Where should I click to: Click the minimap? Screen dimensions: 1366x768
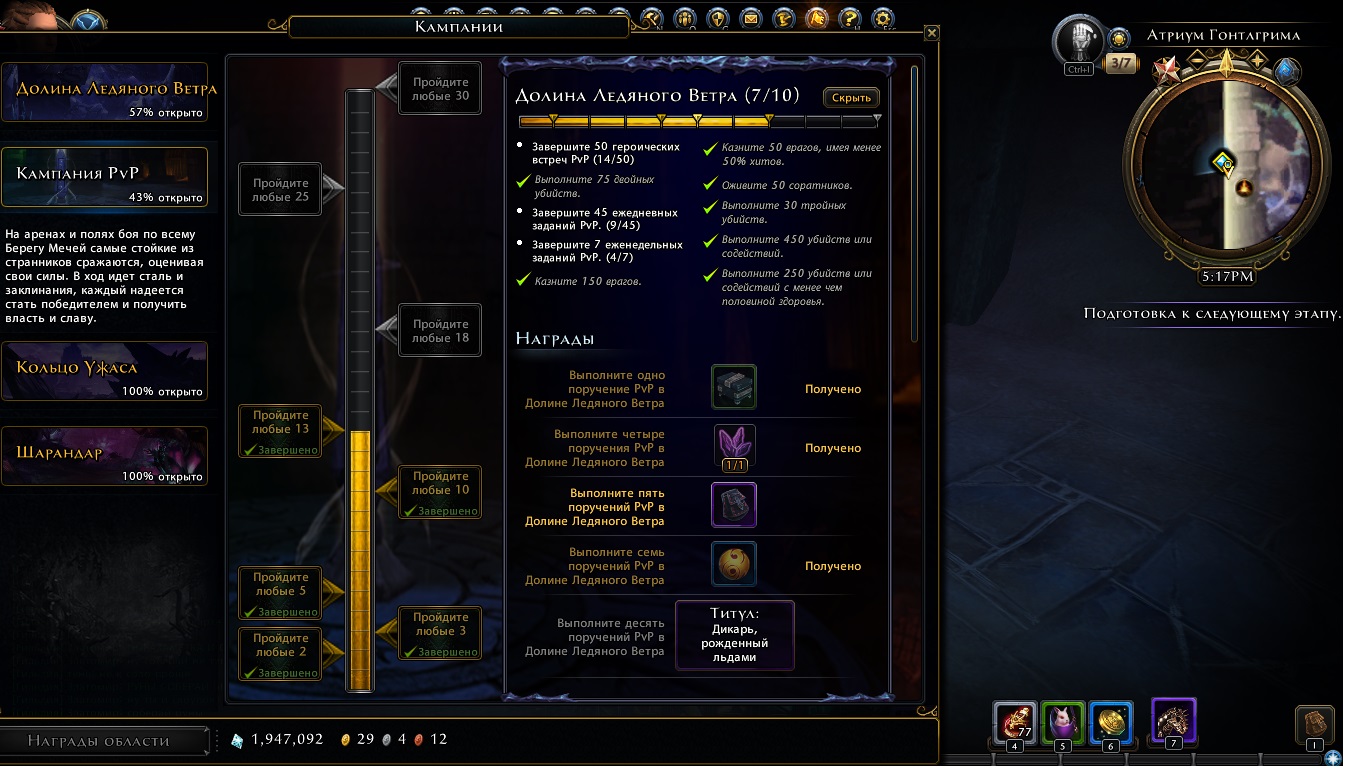[1225, 167]
